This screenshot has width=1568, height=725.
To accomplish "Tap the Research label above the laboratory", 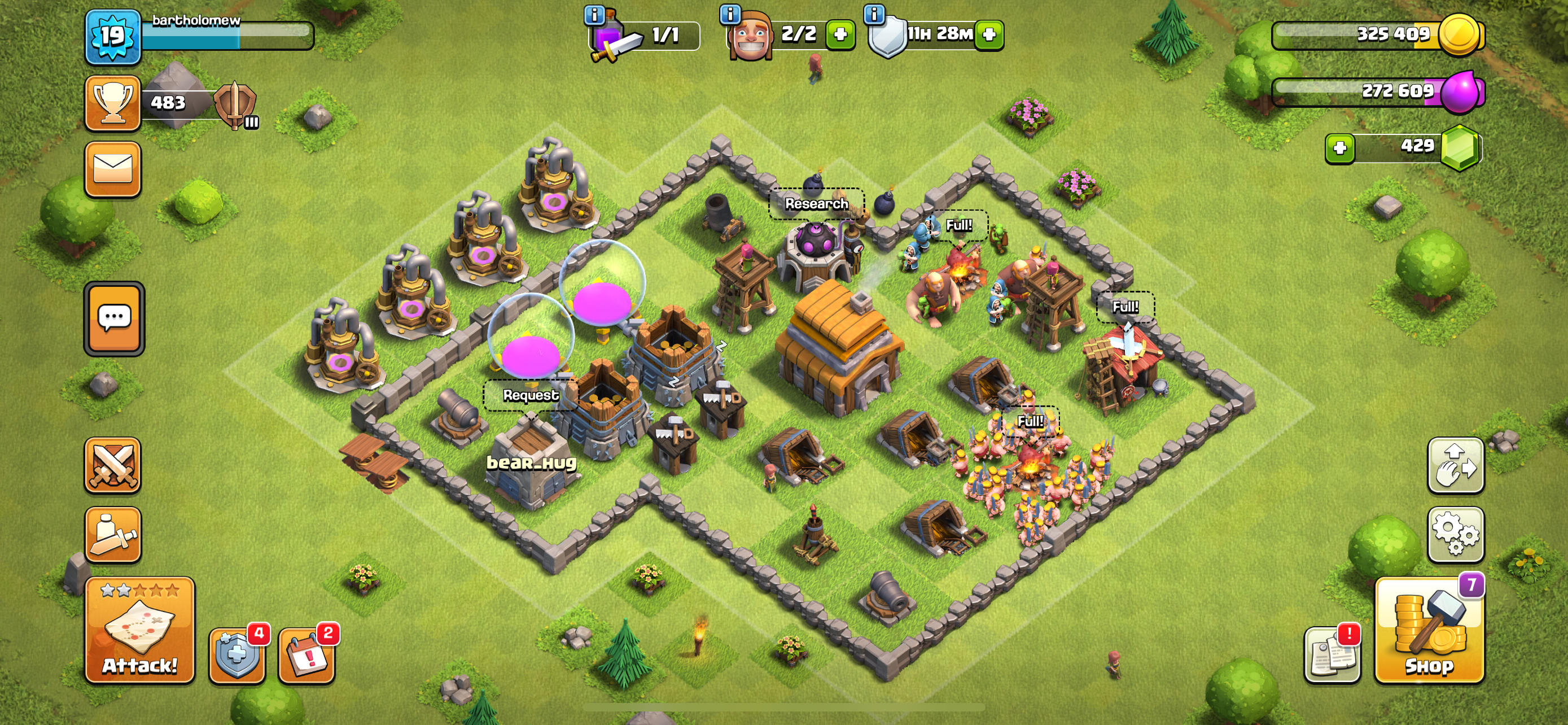I will [x=816, y=204].
